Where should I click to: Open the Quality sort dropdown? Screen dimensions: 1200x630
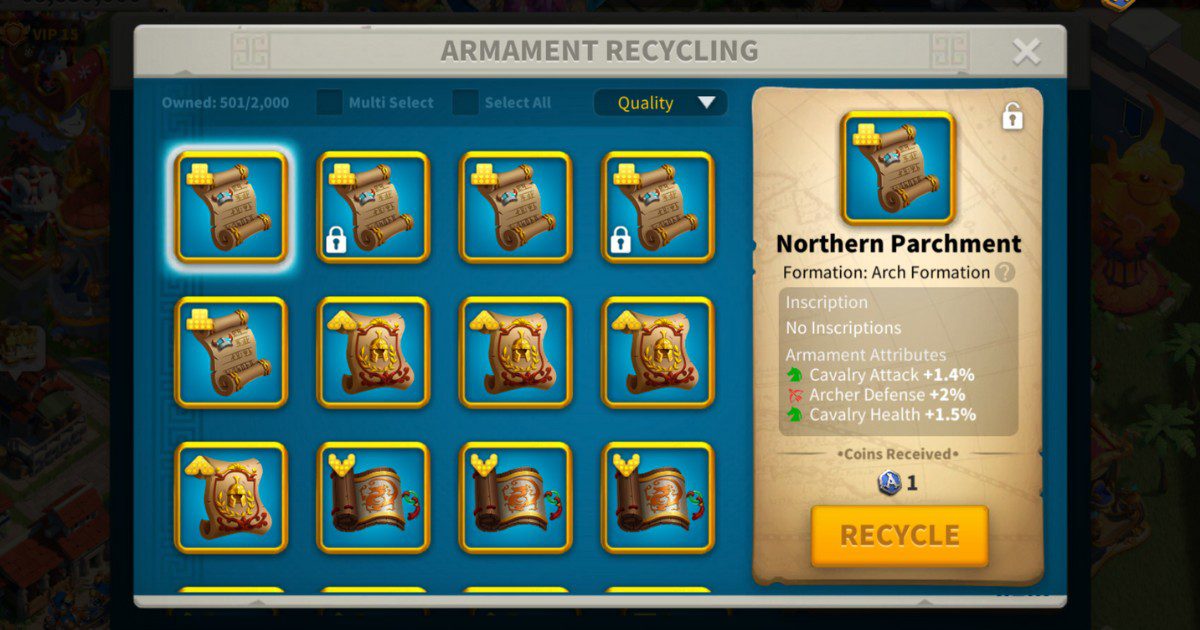click(x=660, y=103)
